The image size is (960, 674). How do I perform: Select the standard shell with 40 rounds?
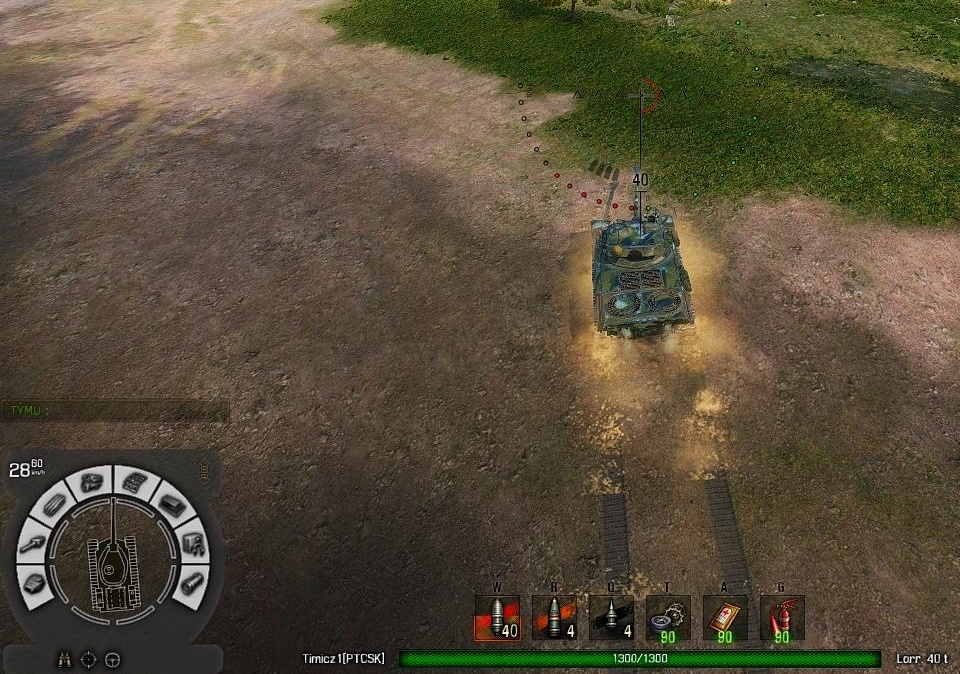coord(497,618)
